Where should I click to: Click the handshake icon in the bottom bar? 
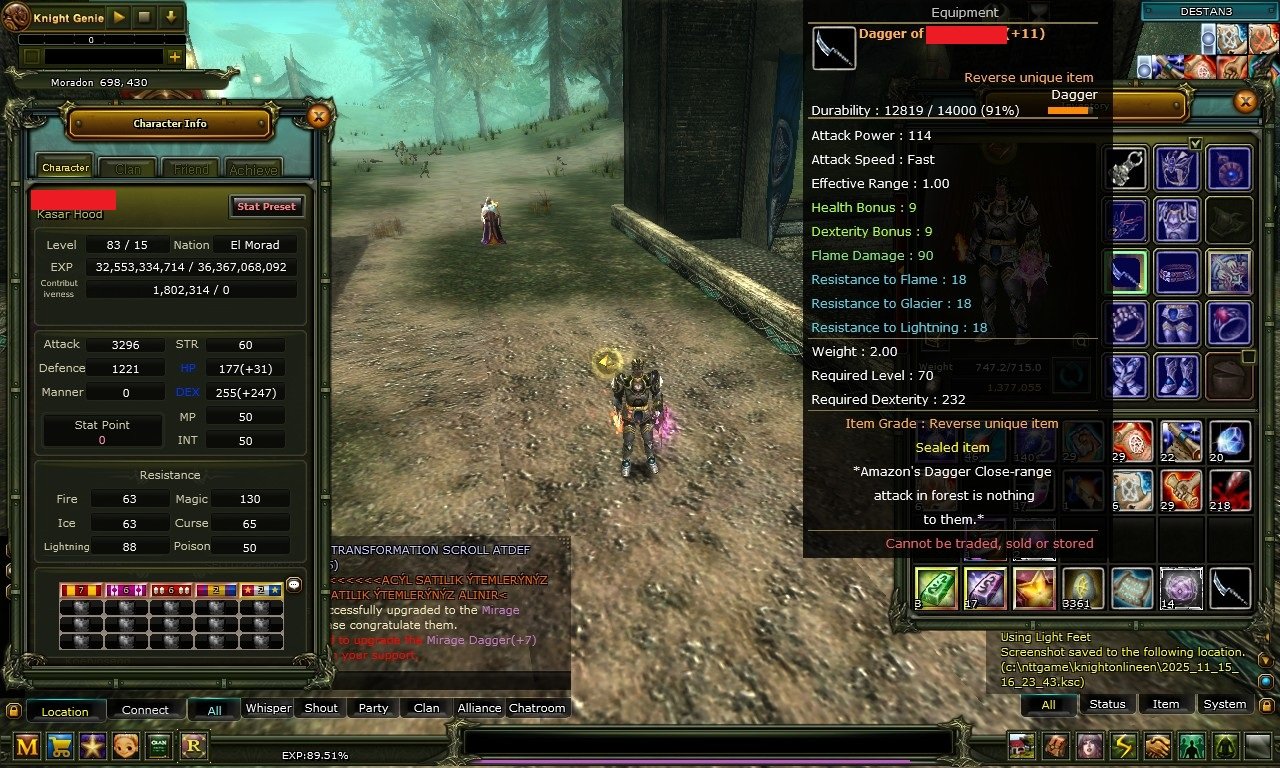coord(1158,746)
